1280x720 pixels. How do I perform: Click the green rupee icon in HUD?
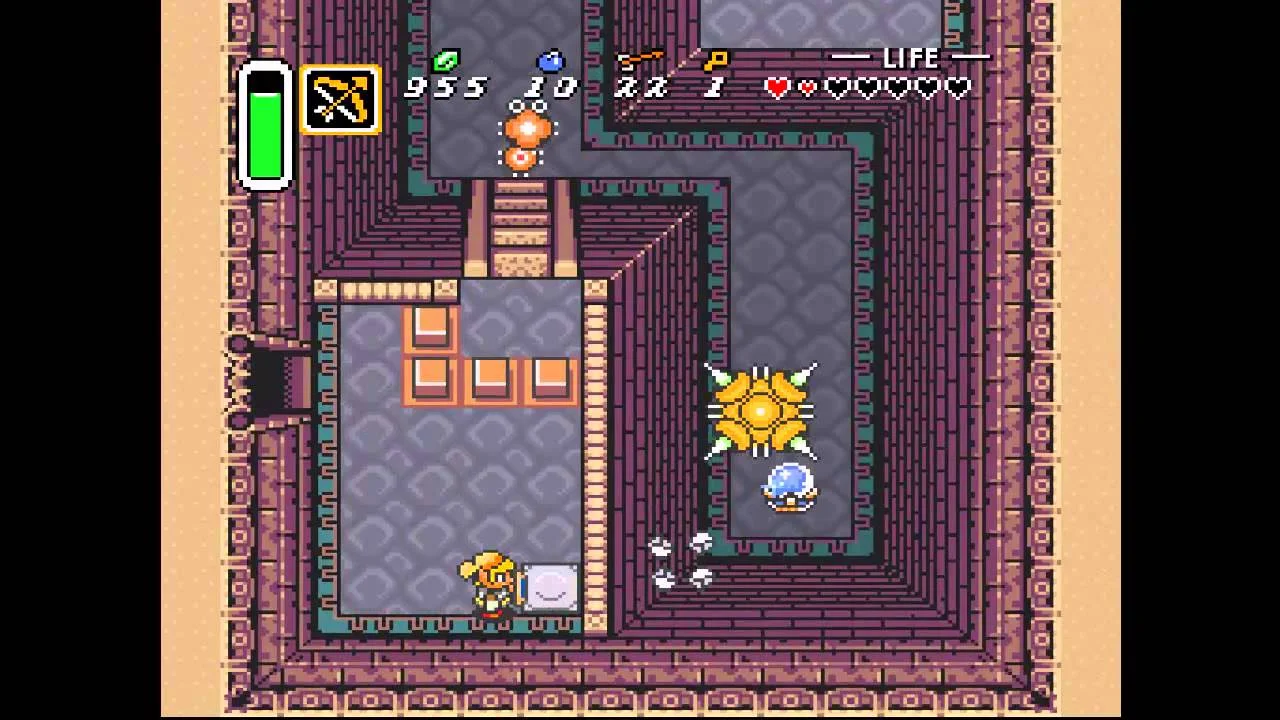tap(447, 62)
